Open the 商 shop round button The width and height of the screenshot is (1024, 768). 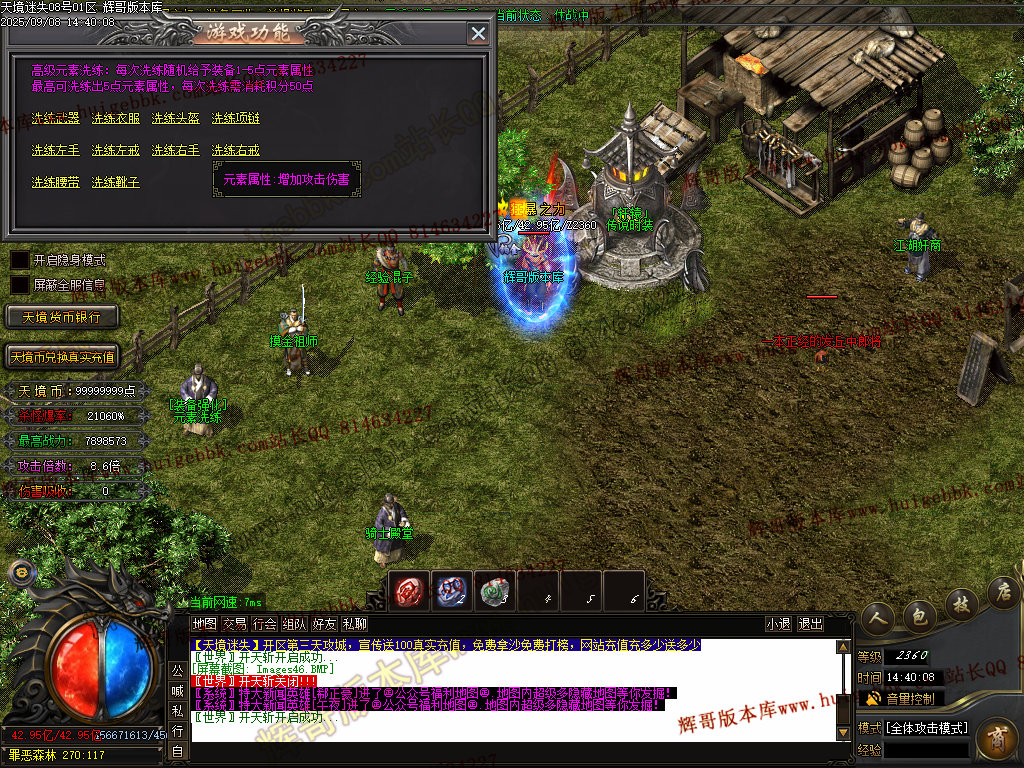996,740
